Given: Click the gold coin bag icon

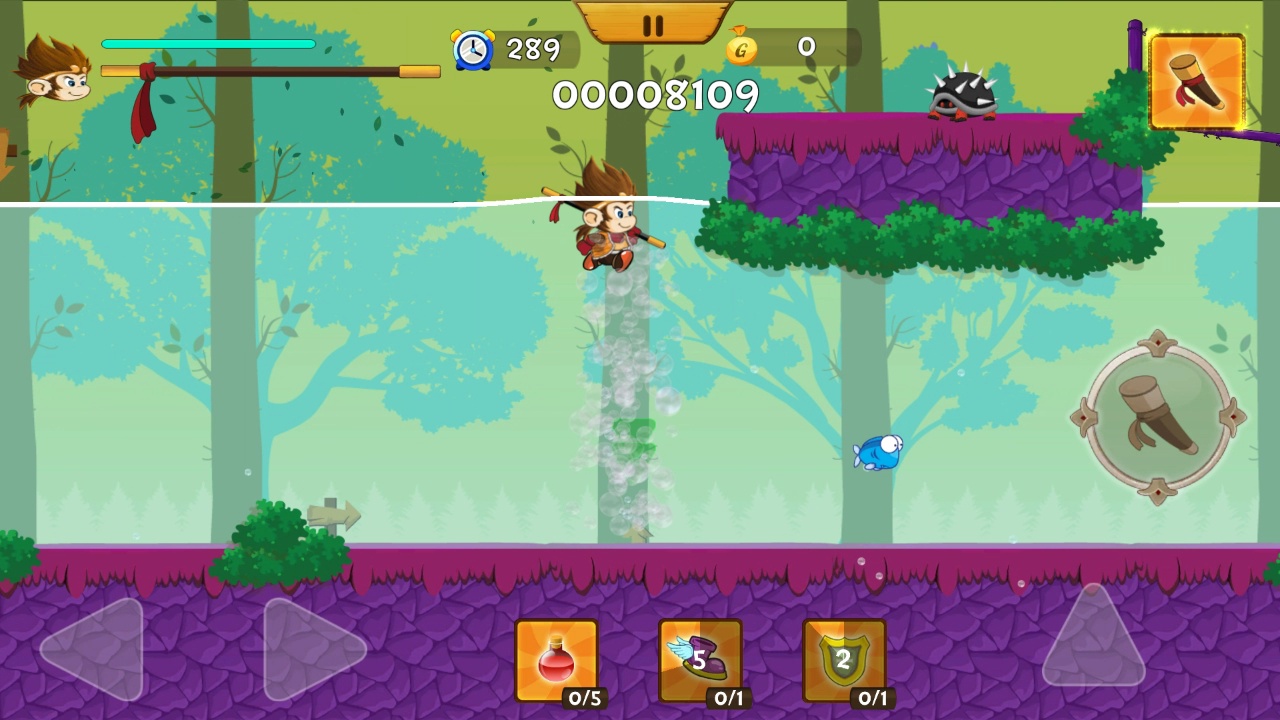Looking at the screenshot, I should 741,47.
